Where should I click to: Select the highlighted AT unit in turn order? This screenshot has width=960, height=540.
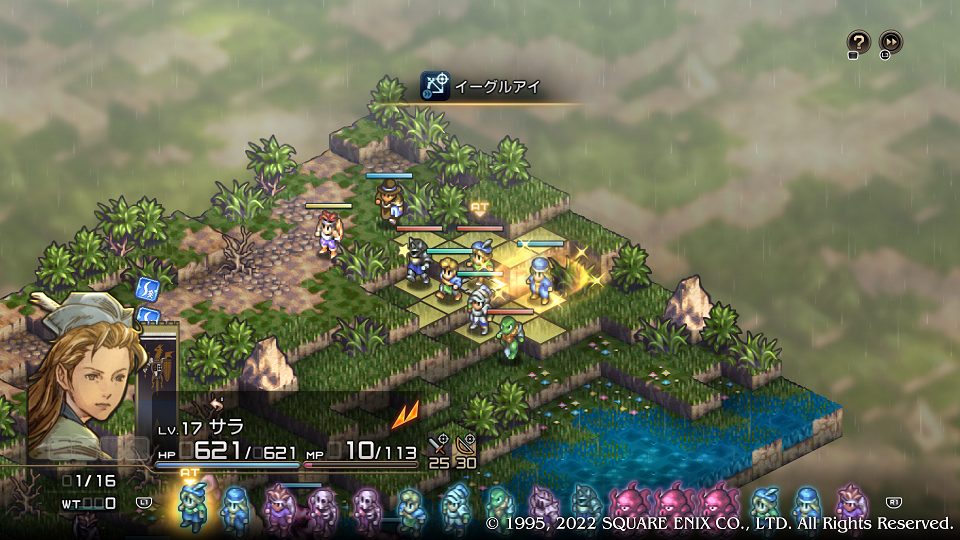[x=191, y=505]
